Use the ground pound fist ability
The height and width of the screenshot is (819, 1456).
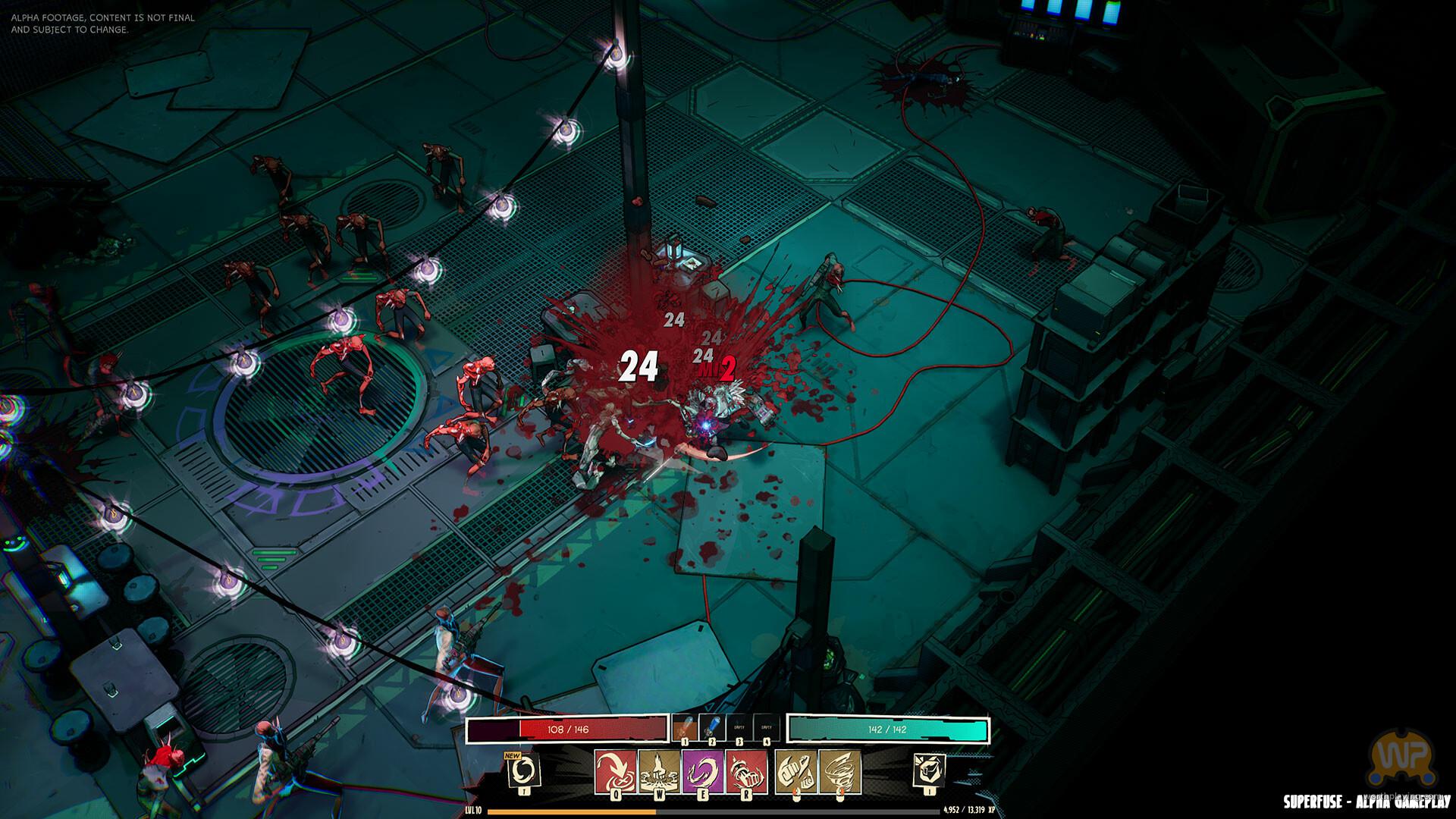(x=659, y=771)
